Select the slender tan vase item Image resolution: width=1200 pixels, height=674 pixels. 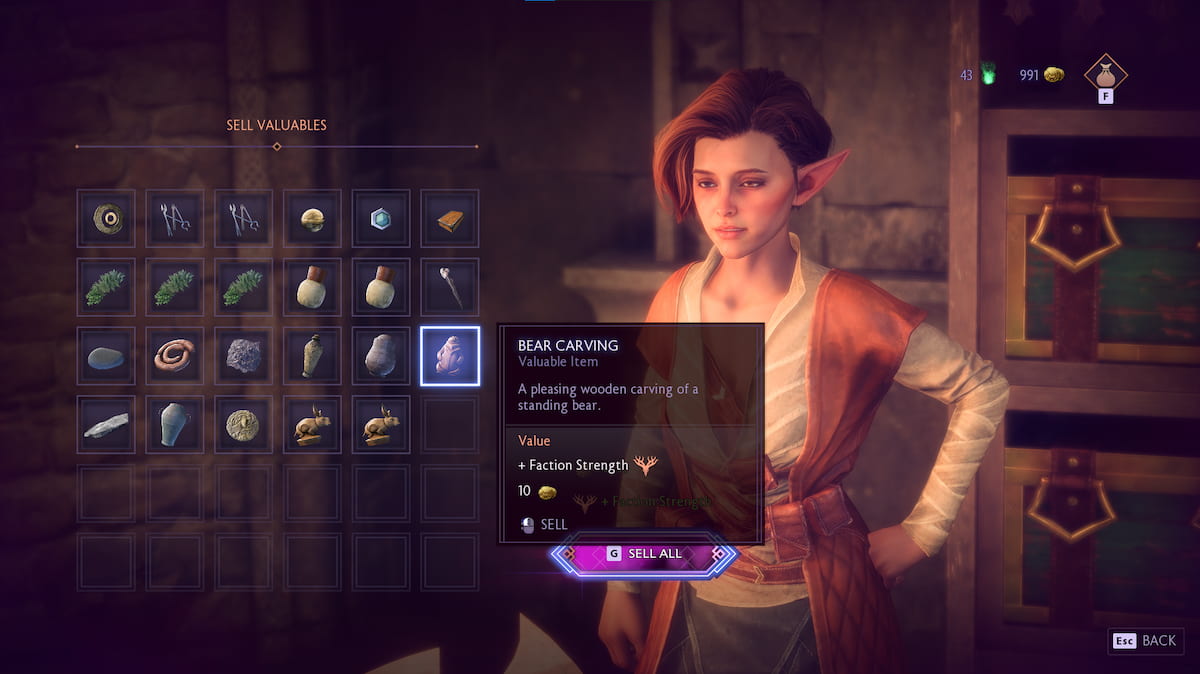pos(312,356)
